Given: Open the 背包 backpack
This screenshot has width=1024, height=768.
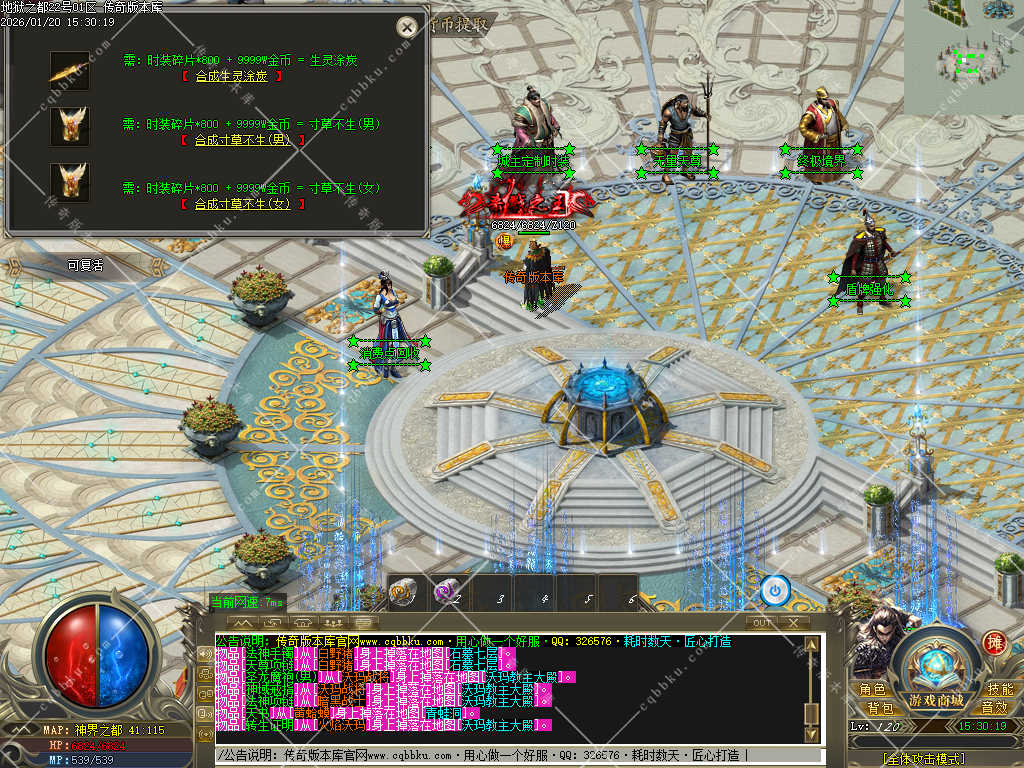Looking at the screenshot, I should pyautogui.click(x=880, y=708).
